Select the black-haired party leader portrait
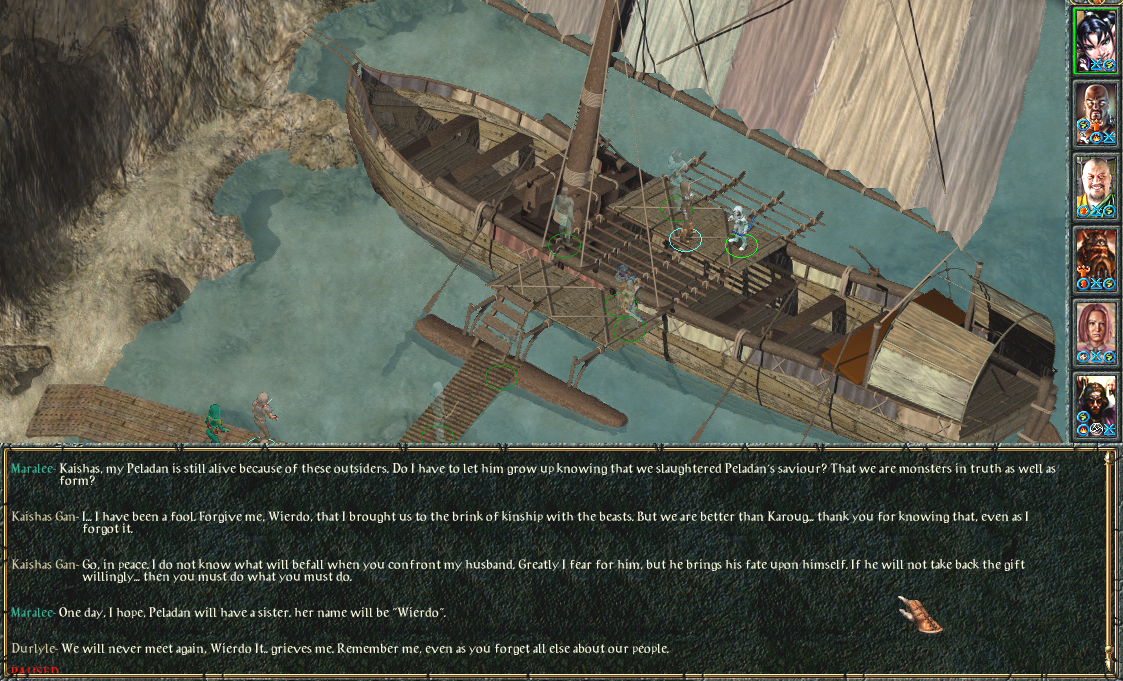The height and width of the screenshot is (681, 1123). pos(1095,38)
